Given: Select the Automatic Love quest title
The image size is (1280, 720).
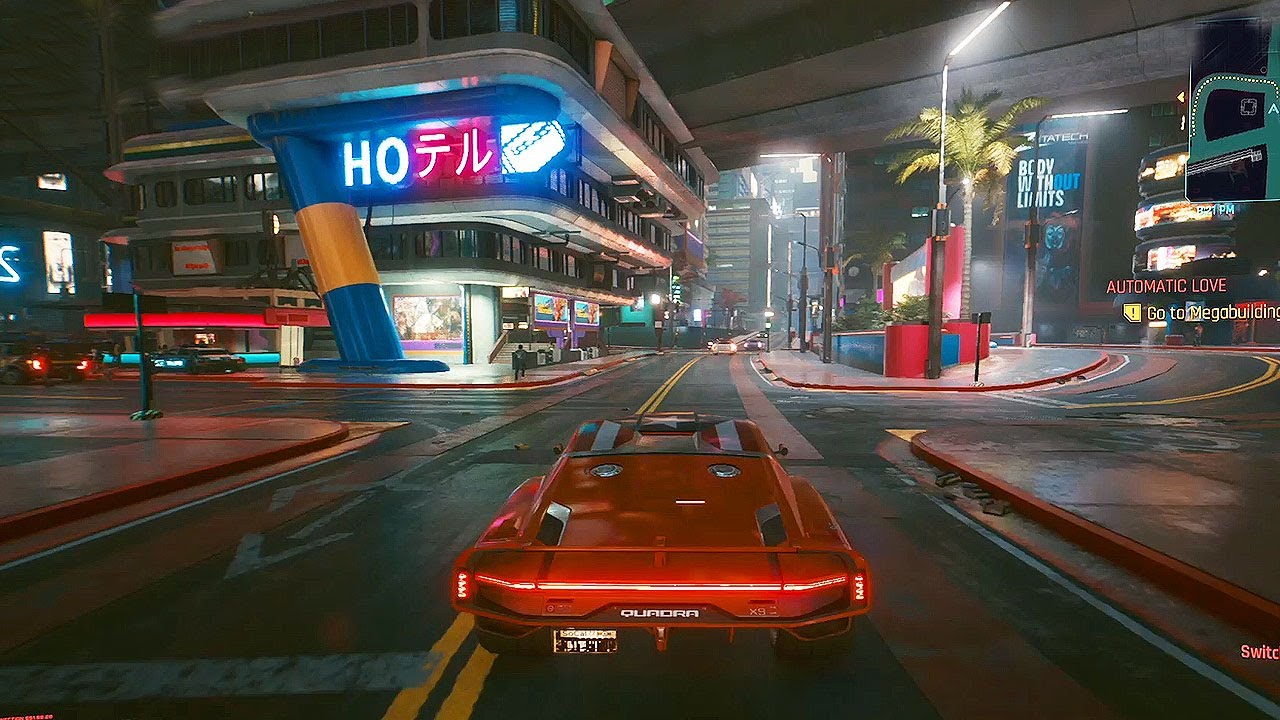Looking at the screenshot, I should (1166, 286).
